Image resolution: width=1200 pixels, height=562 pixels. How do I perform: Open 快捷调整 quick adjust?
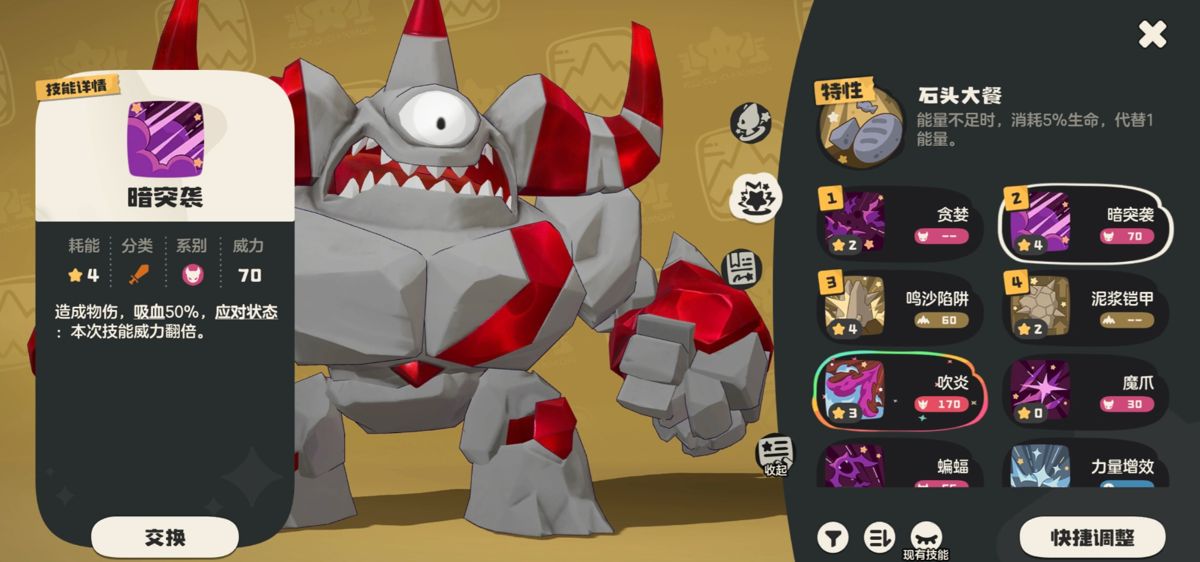point(1092,537)
